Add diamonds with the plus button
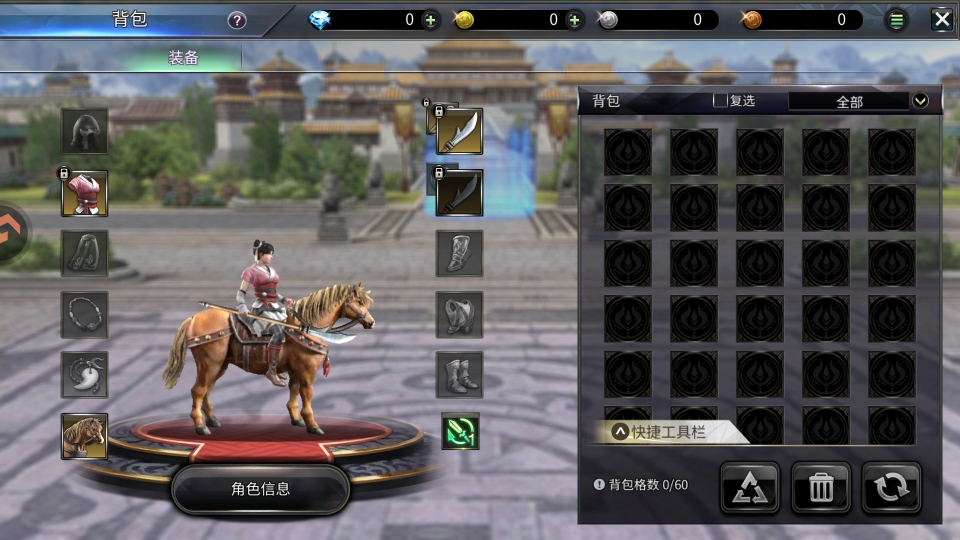 [430, 20]
